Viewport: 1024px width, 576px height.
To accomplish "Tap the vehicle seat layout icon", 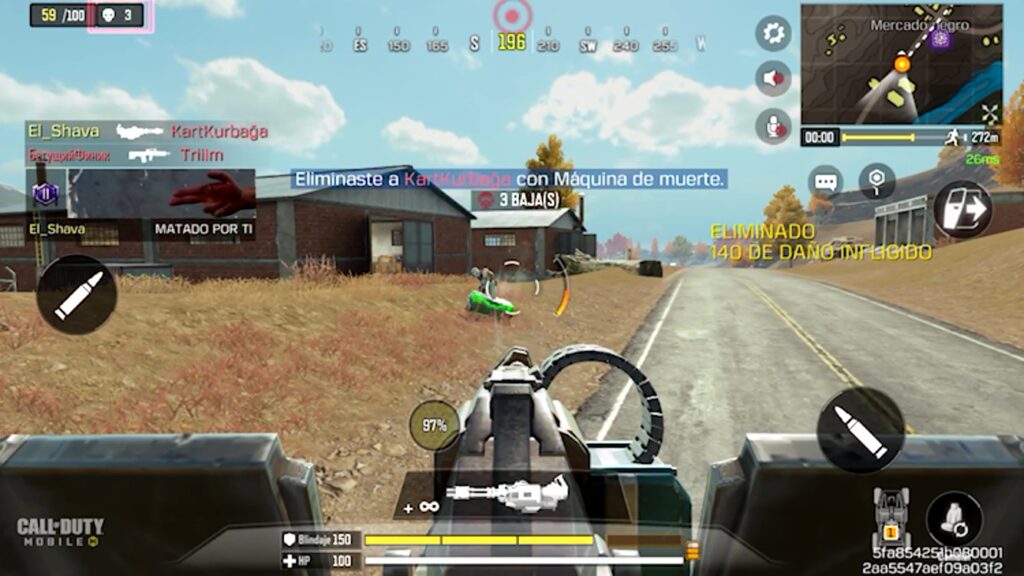I will (x=891, y=515).
